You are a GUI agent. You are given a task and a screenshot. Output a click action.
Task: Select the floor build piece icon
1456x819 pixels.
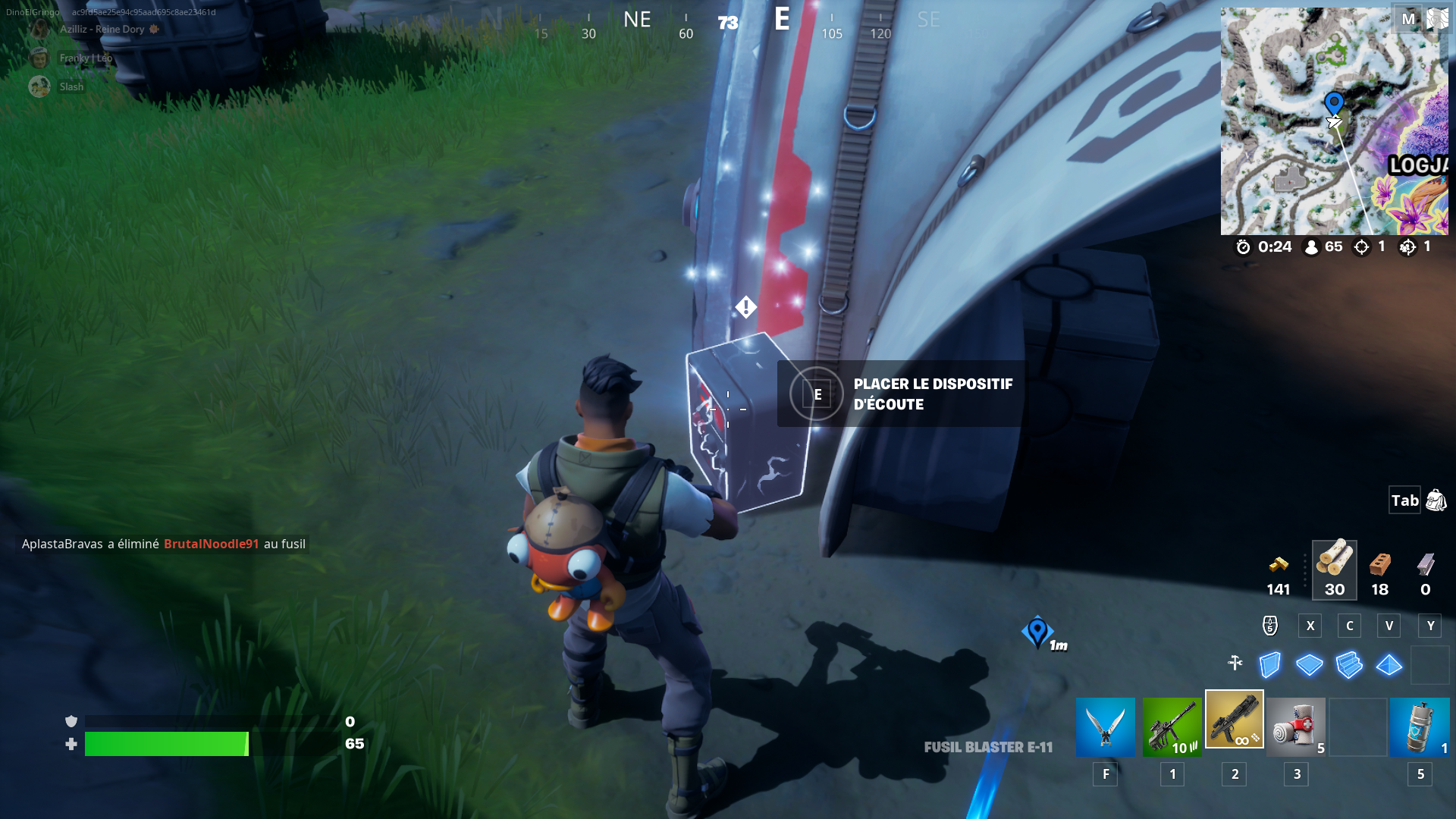point(1309,665)
